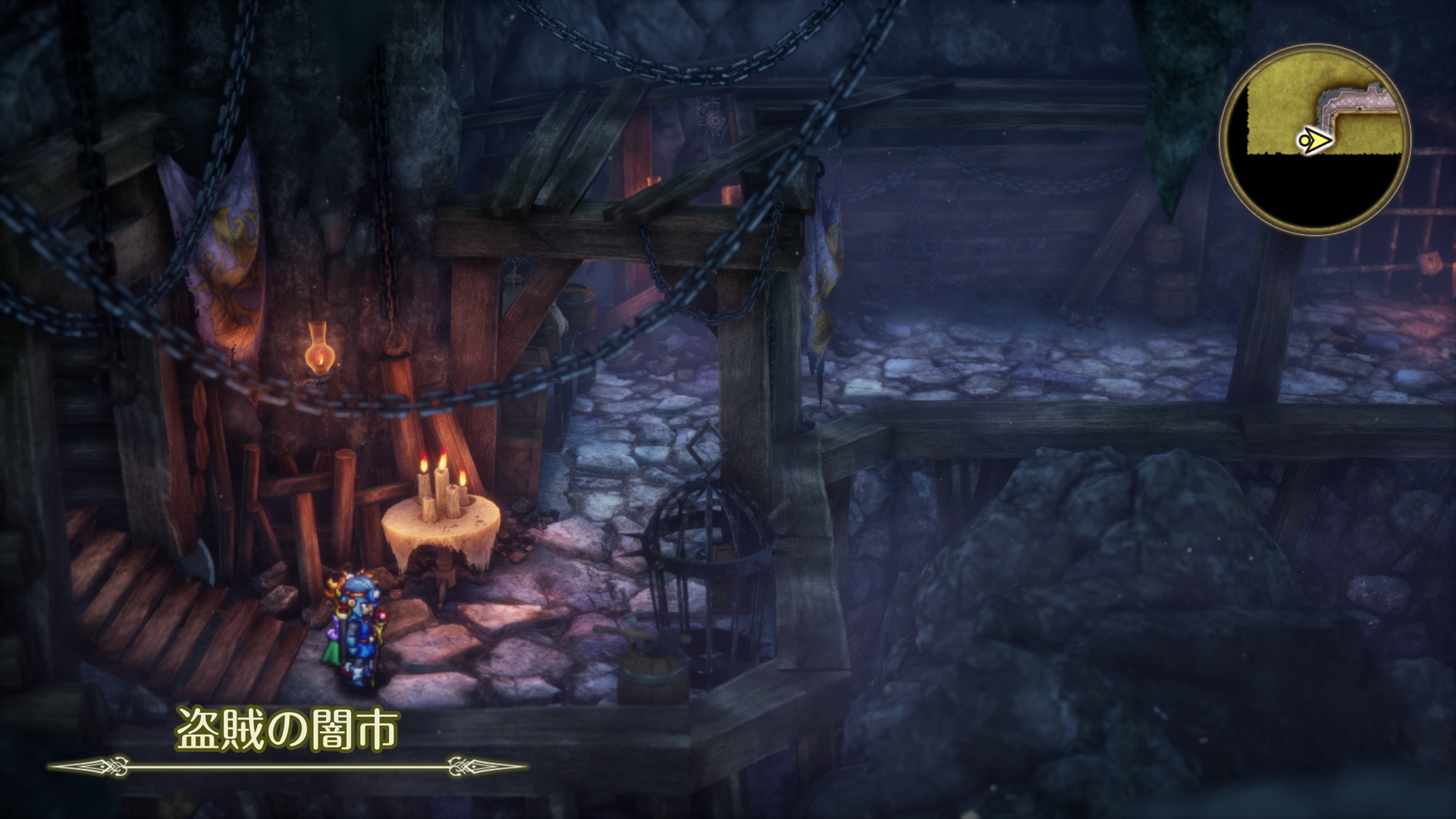Screen dimensions: 1456x819
Task: Click the yellow player arrow on minimap
Action: pos(1315,140)
